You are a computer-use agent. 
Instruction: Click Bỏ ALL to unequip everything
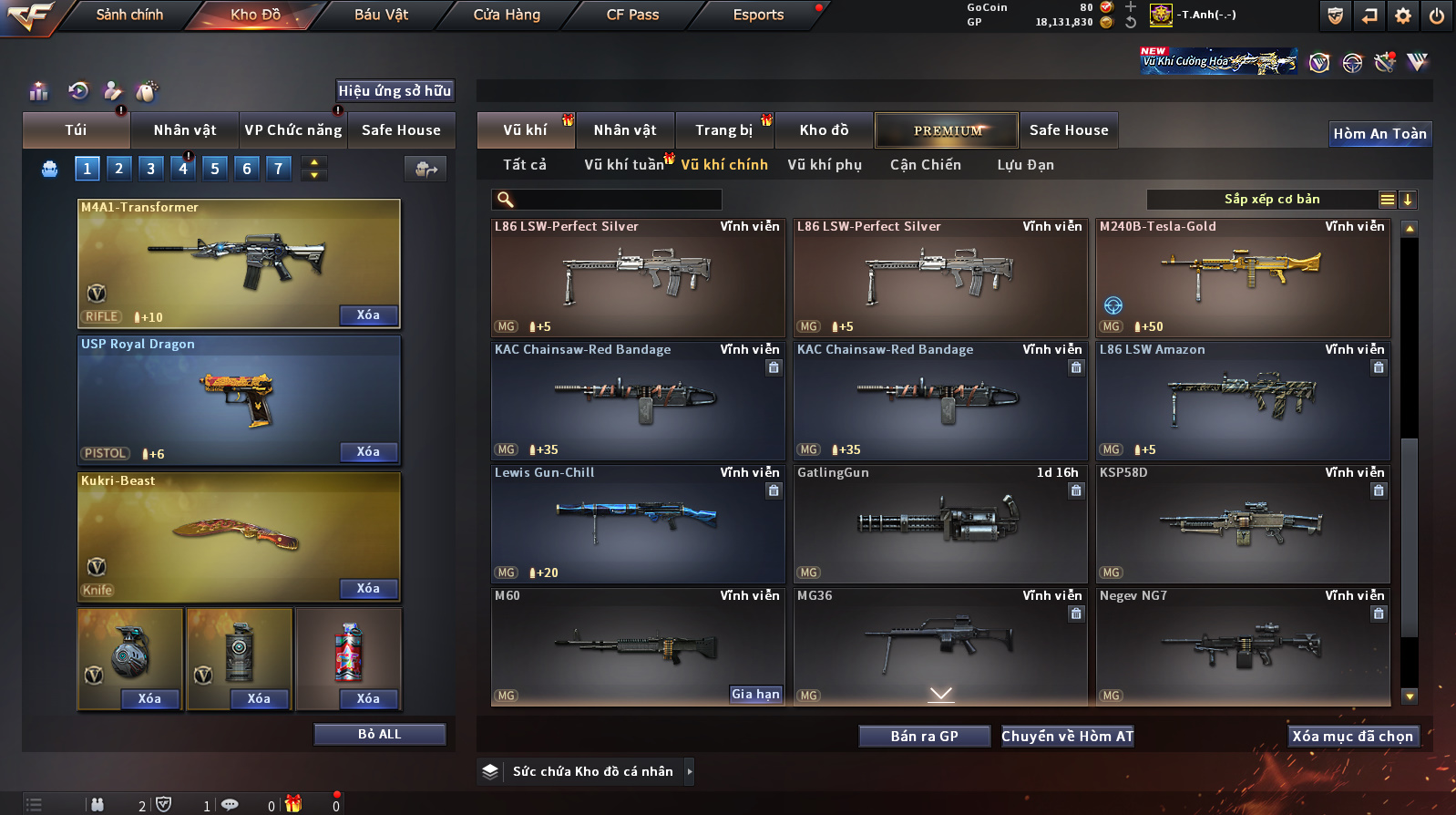(379, 735)
